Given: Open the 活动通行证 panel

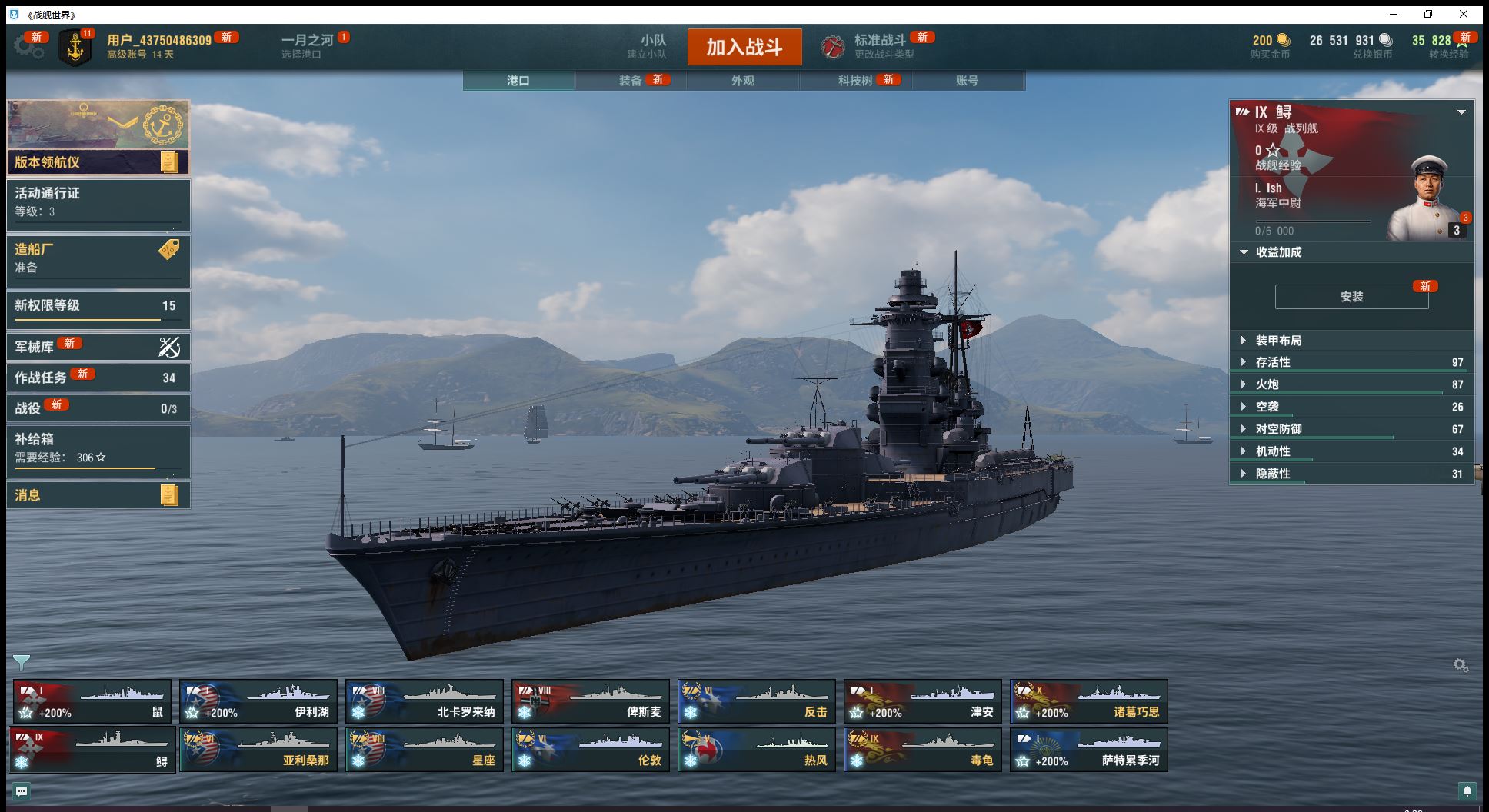Looking at the screenshot, I should 98,203.
